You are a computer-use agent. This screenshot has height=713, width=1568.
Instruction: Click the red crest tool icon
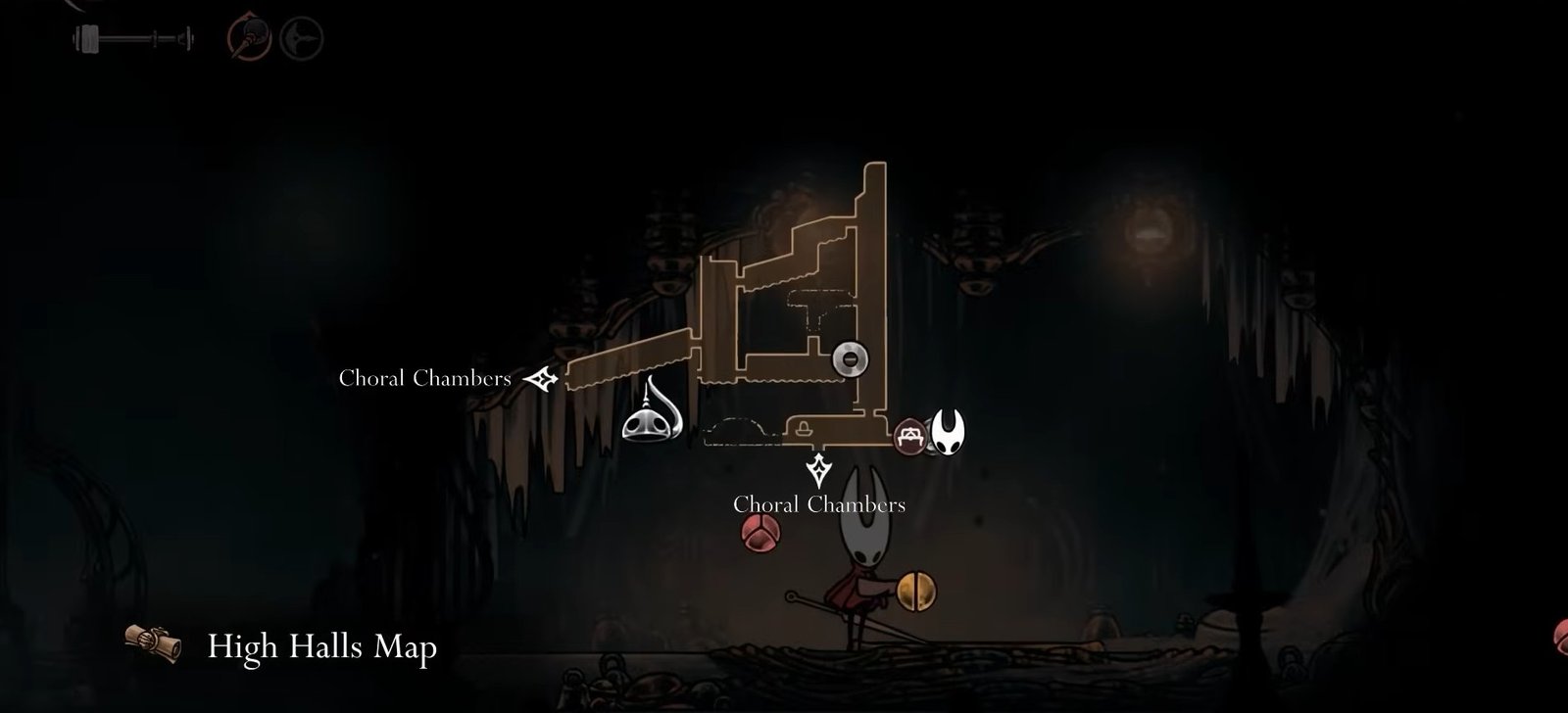[x=246, y=35]
